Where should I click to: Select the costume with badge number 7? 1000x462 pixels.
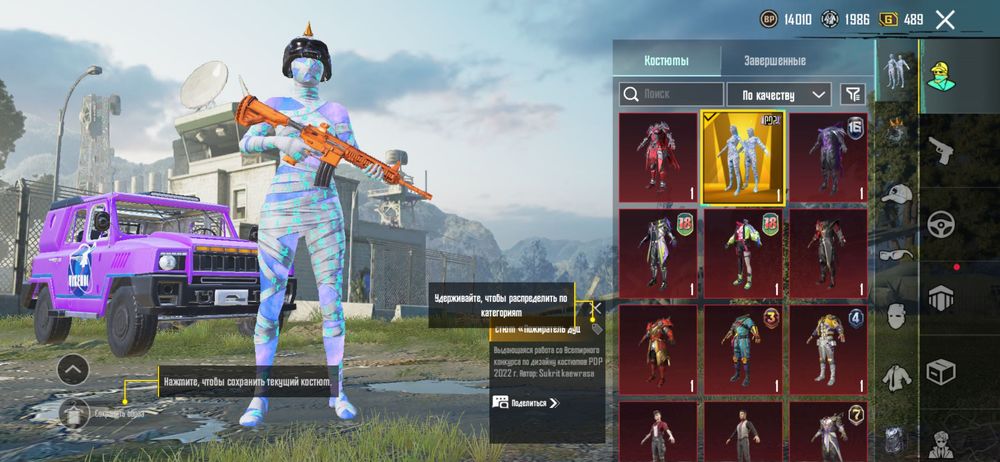(829, 431)
